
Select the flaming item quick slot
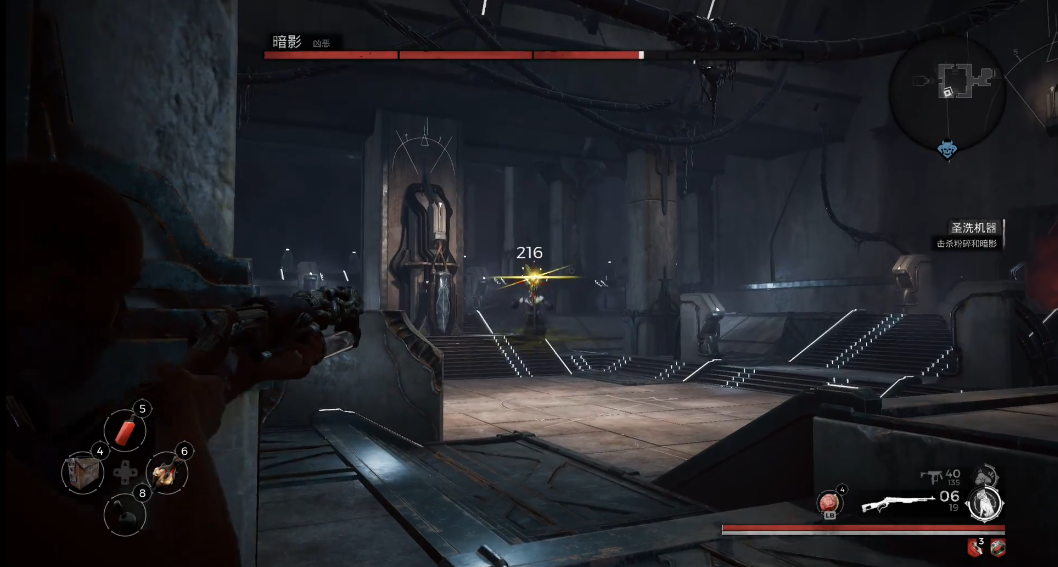166,472
